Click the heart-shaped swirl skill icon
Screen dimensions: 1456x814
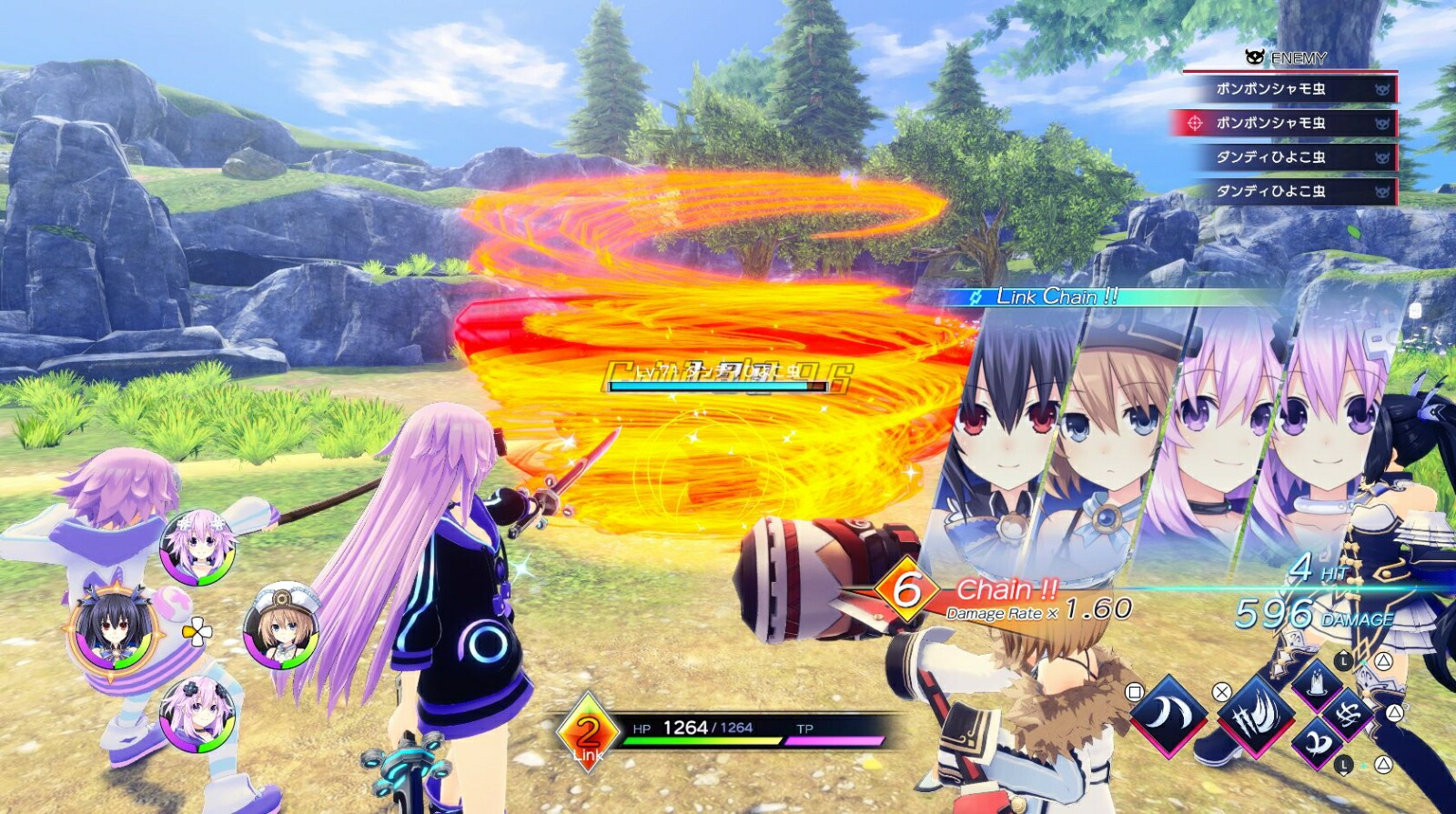[x=1319, y=743]
